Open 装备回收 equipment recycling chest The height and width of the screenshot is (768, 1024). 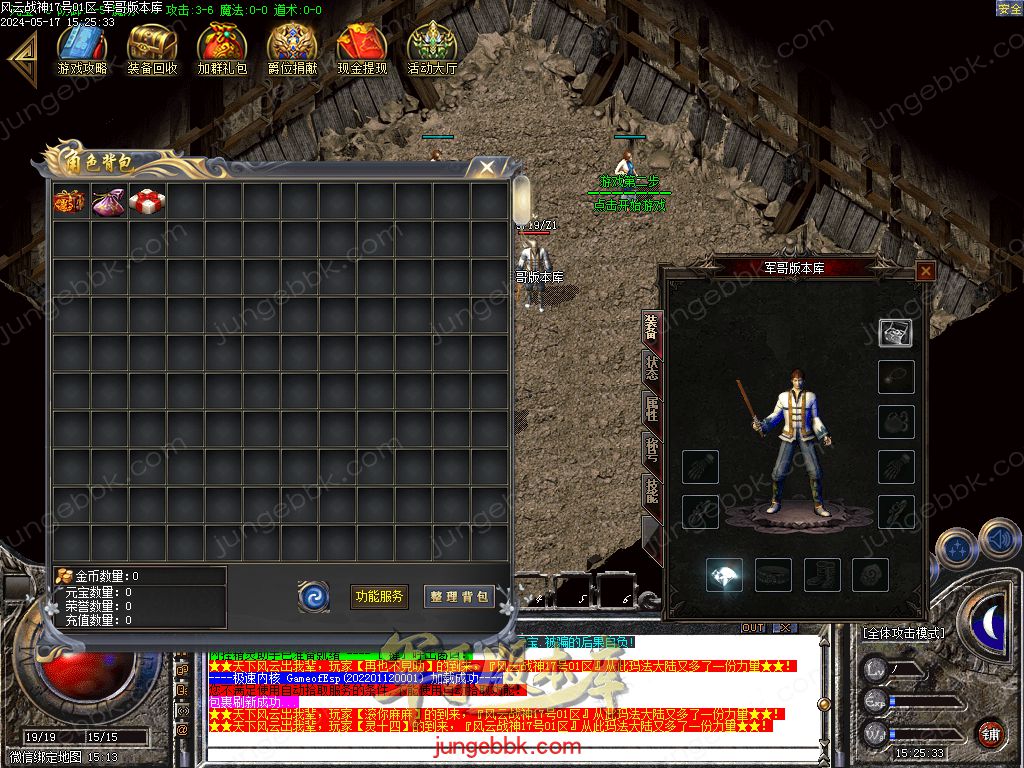152,48
